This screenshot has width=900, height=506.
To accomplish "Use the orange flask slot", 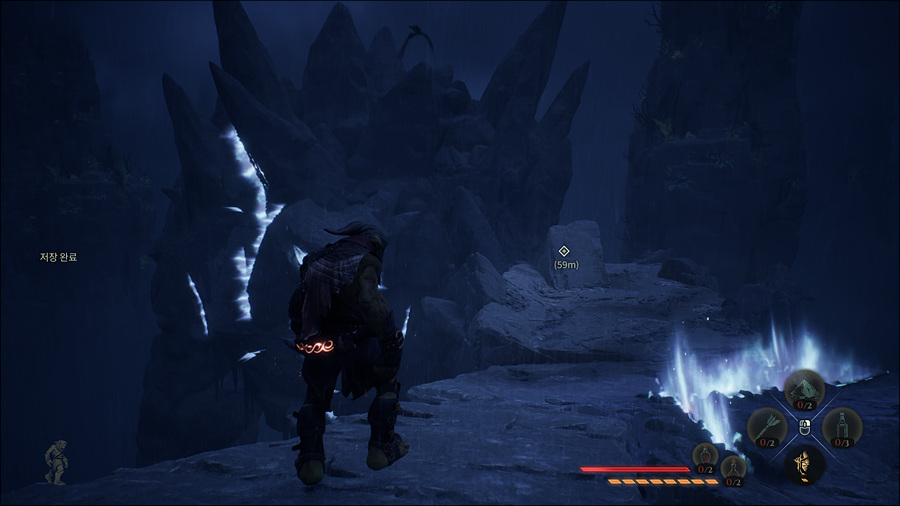I will pos(733,468).
